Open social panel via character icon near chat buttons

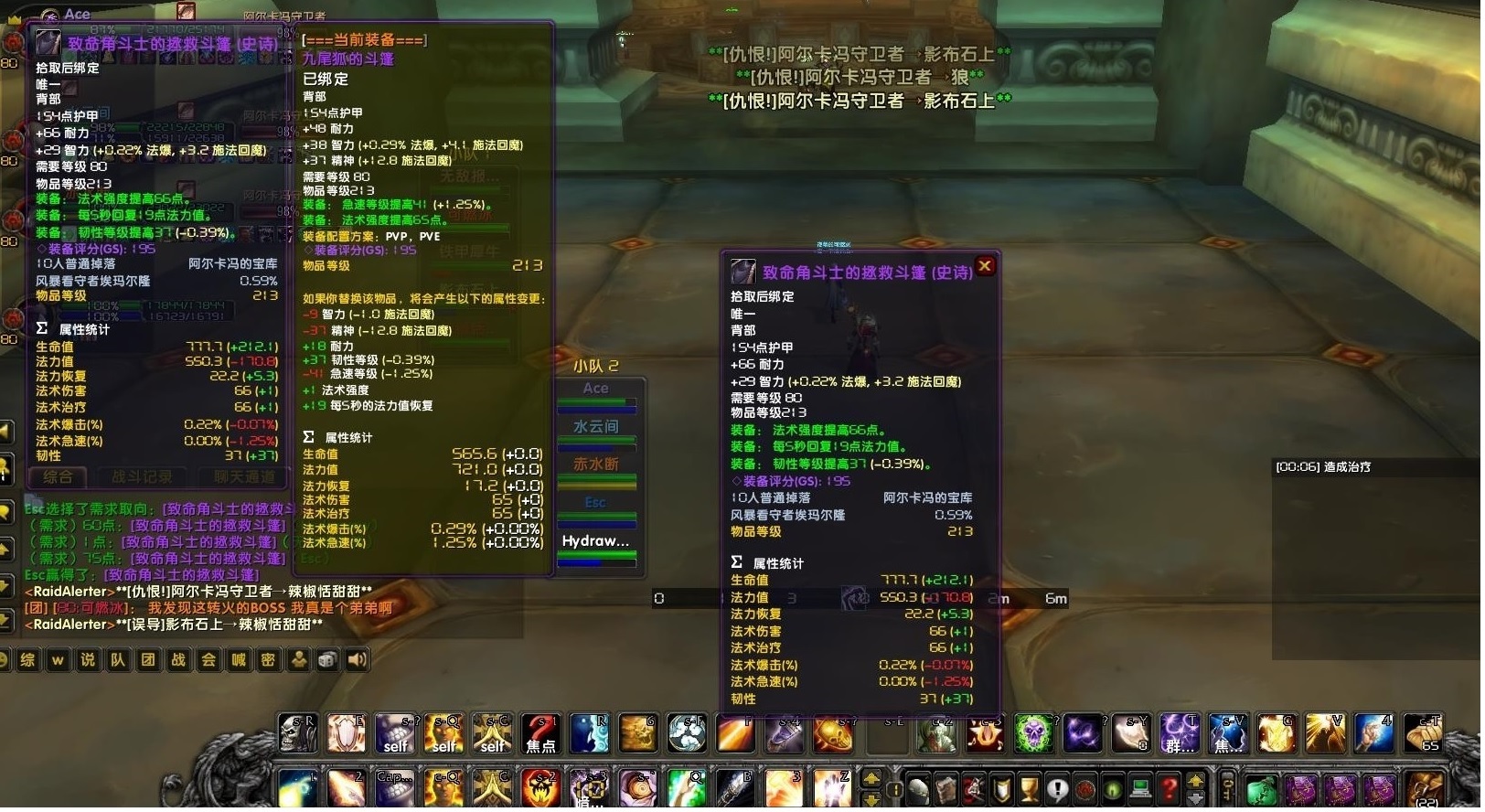pos(298,660)
